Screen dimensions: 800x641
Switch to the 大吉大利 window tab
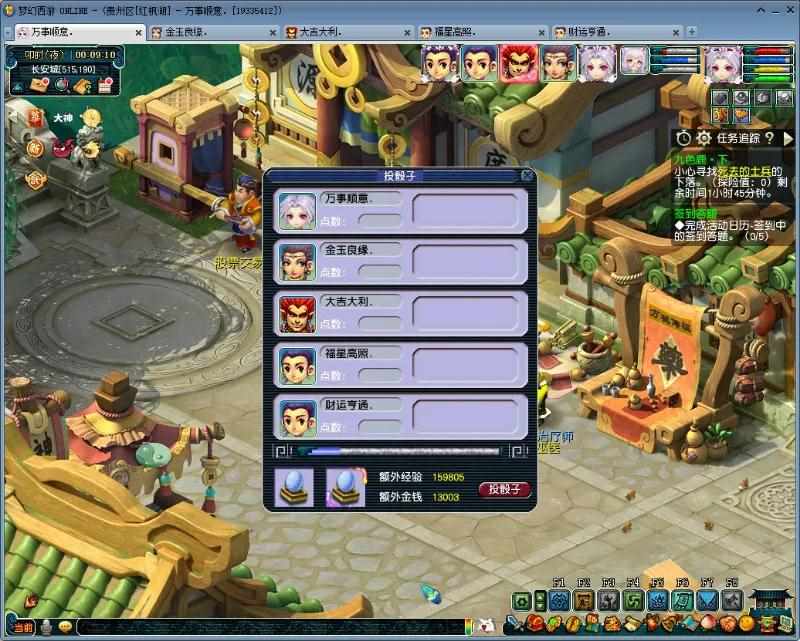coord(342,32)
